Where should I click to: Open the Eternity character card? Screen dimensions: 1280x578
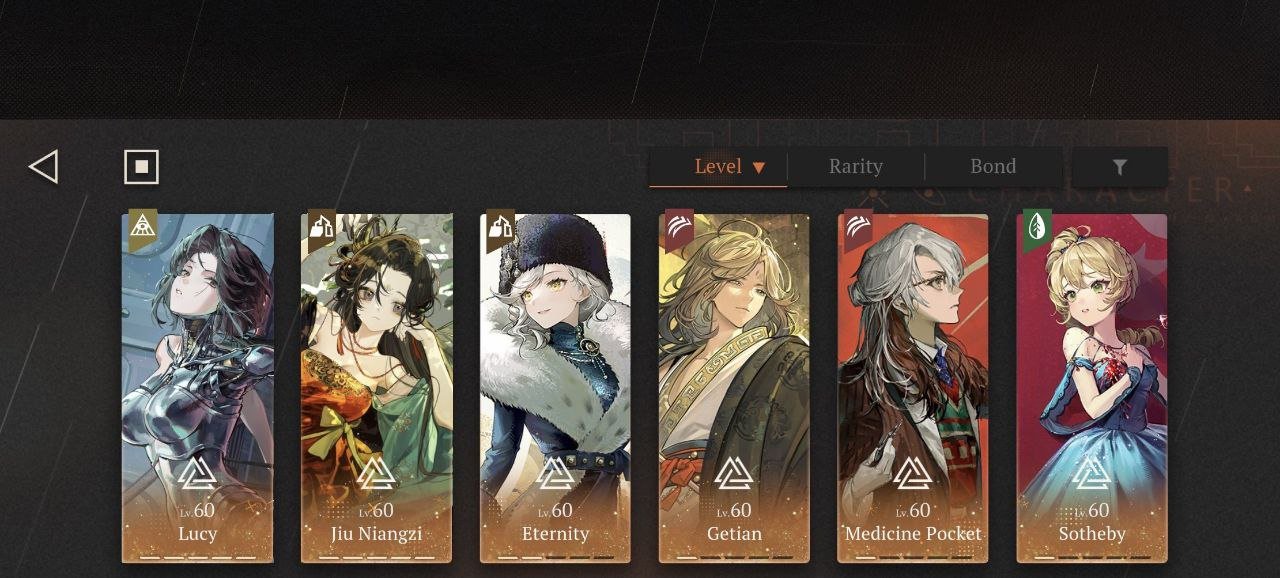pos(556,388)
